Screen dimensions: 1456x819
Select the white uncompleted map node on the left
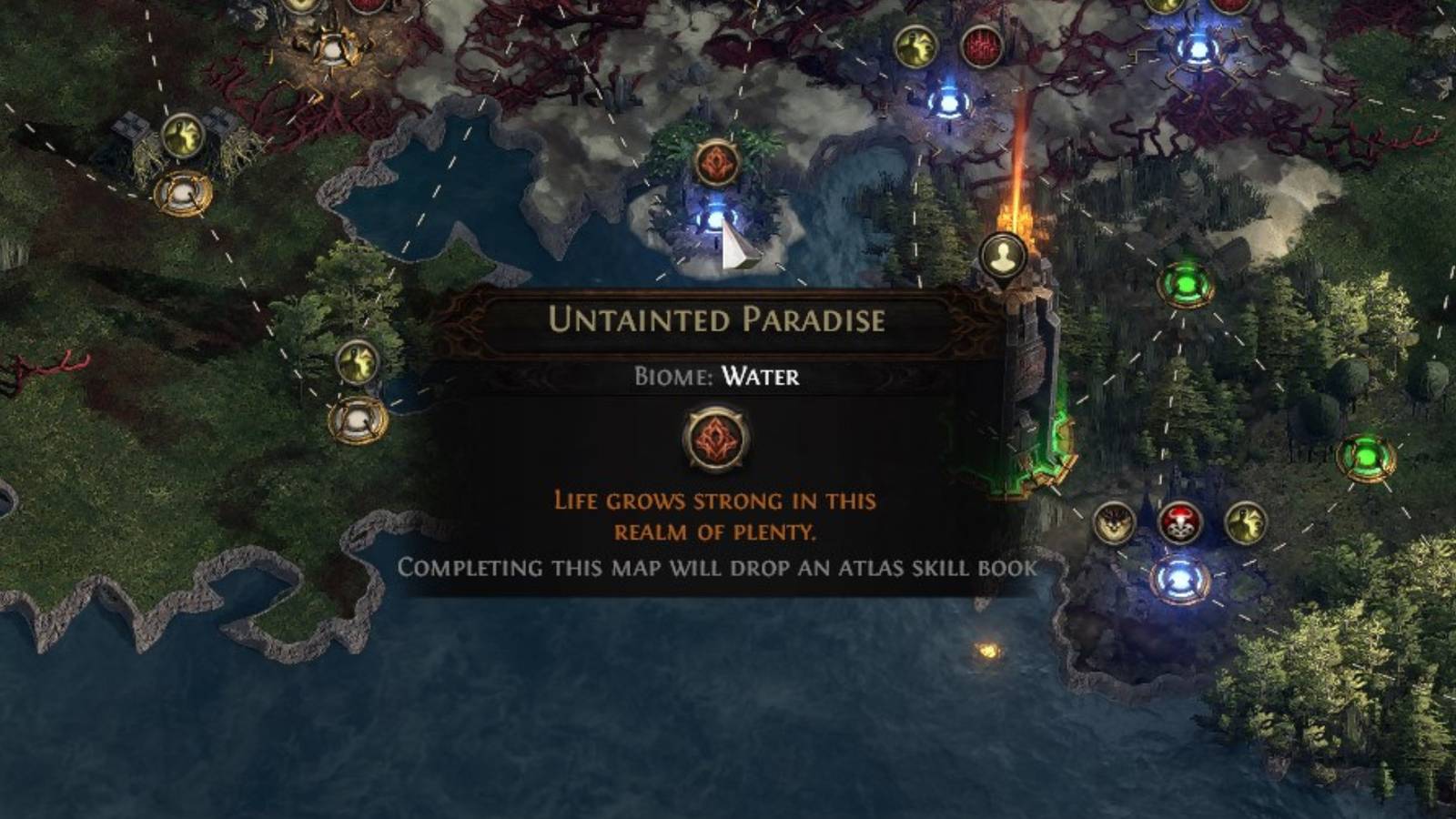click(183, 193)
